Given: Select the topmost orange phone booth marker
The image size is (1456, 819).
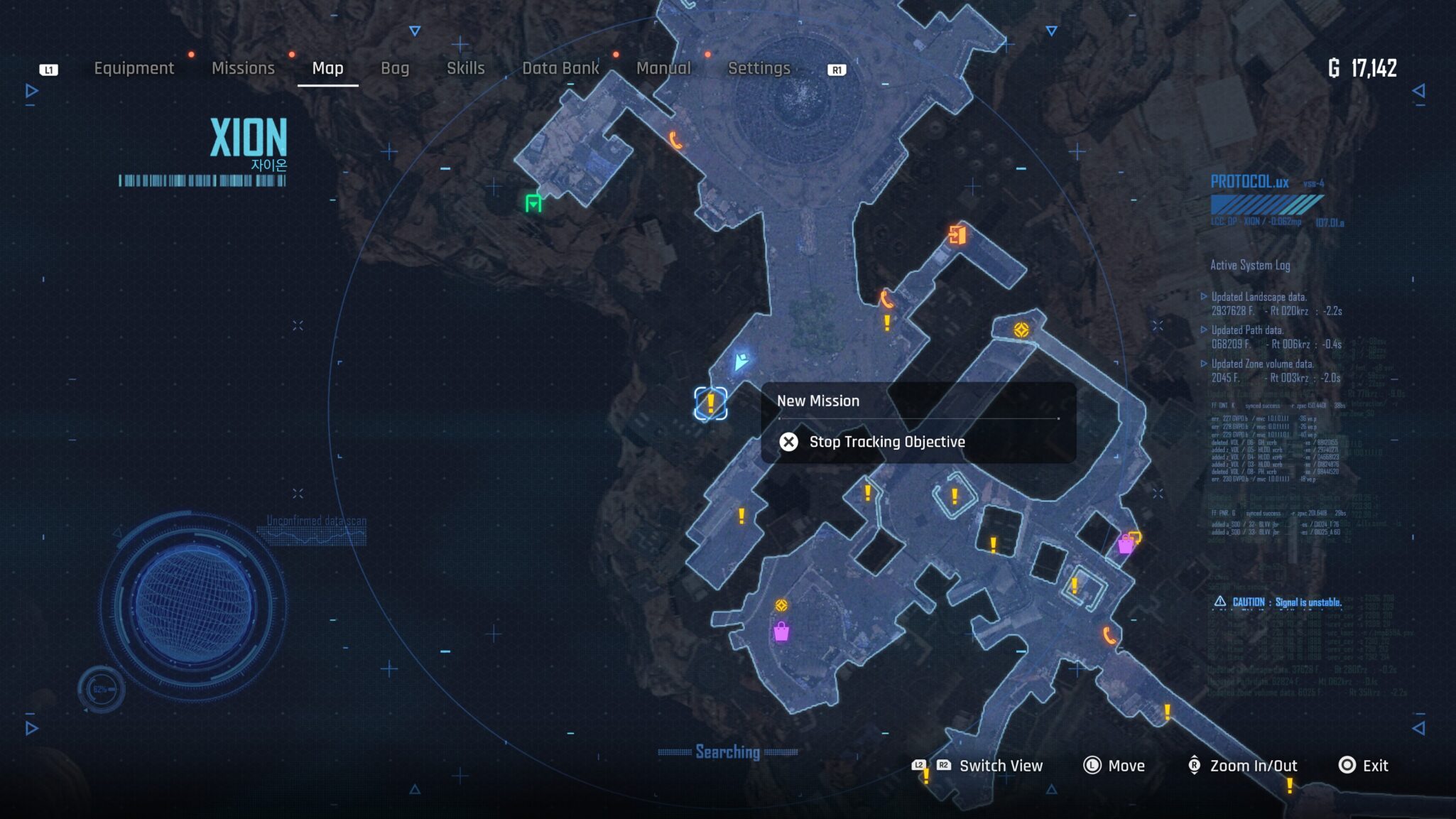Looking at the screenshot, I should pyautogui.click(x=675, y=140).
